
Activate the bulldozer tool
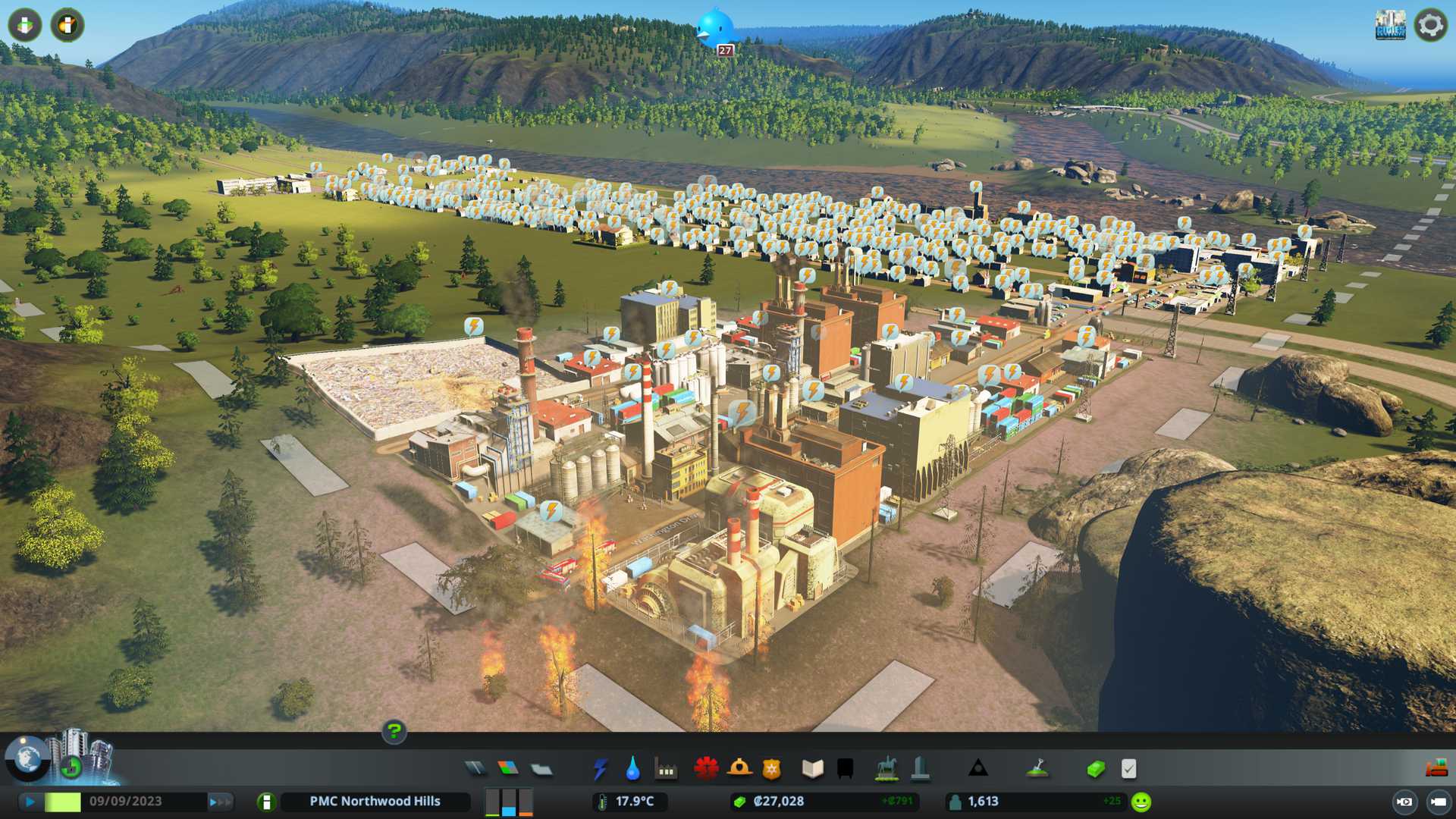pyautogui.click(x=1436, y=768)
